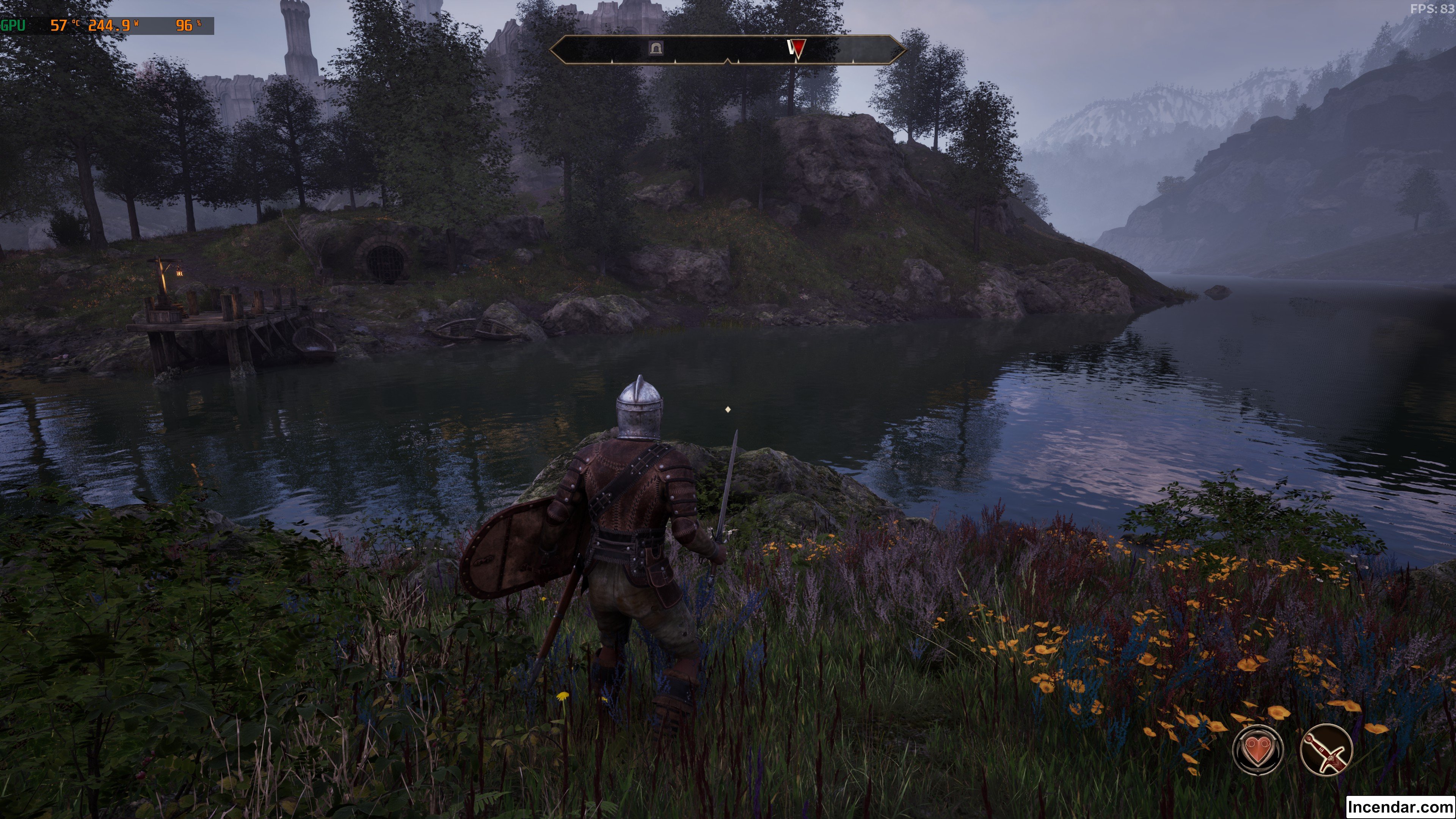Open the Incendar.com watermark link
The height and width of the screenshot is (819, 1456).
tap(1400, 807)
